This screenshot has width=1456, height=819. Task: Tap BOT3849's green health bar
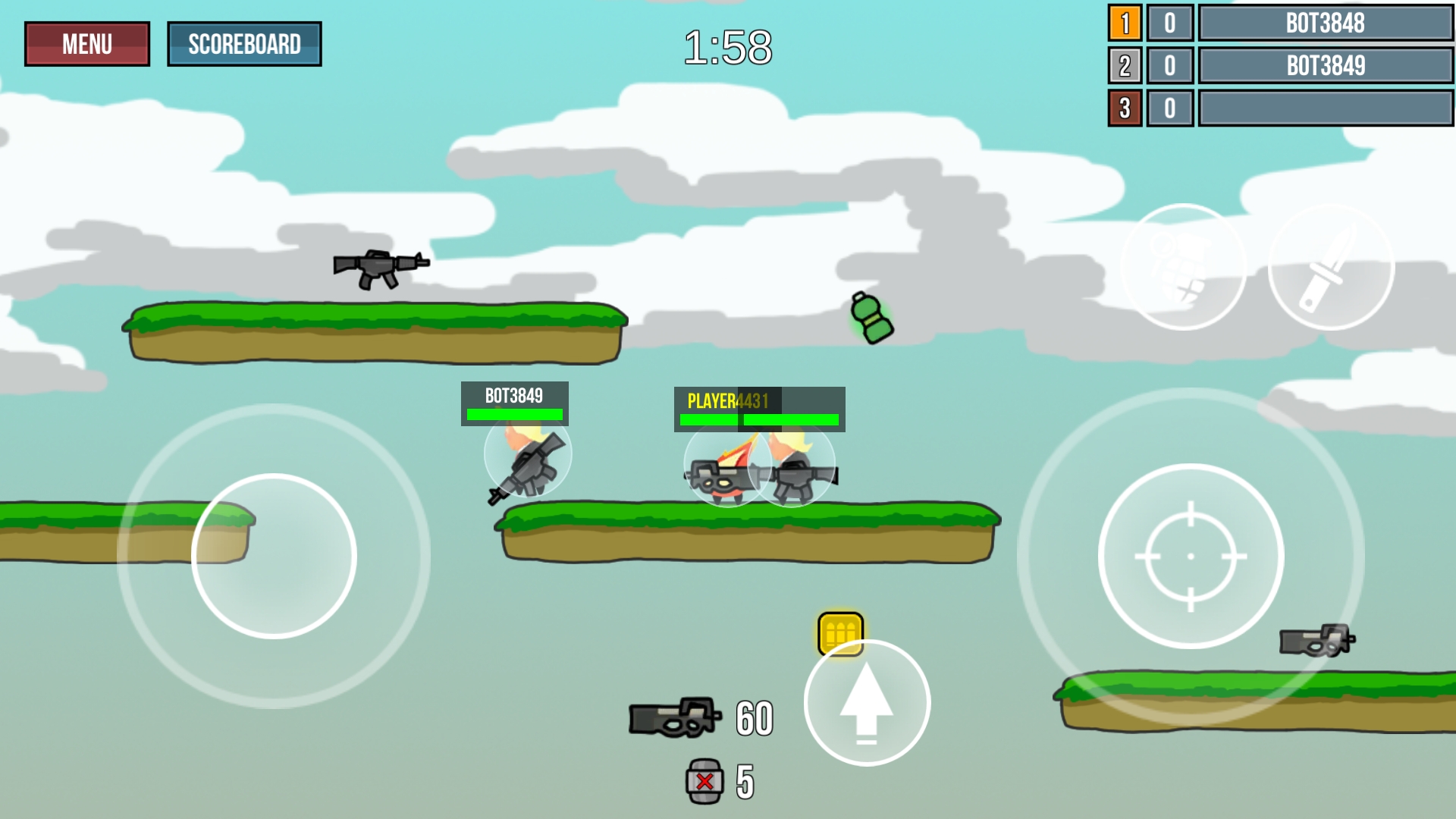515,414
